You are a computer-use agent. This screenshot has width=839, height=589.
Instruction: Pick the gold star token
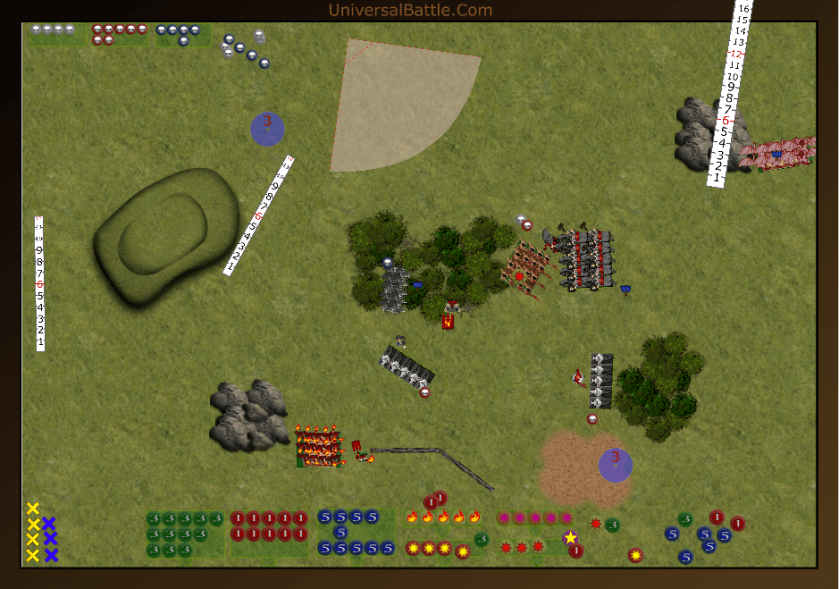(x=570, y=537)
